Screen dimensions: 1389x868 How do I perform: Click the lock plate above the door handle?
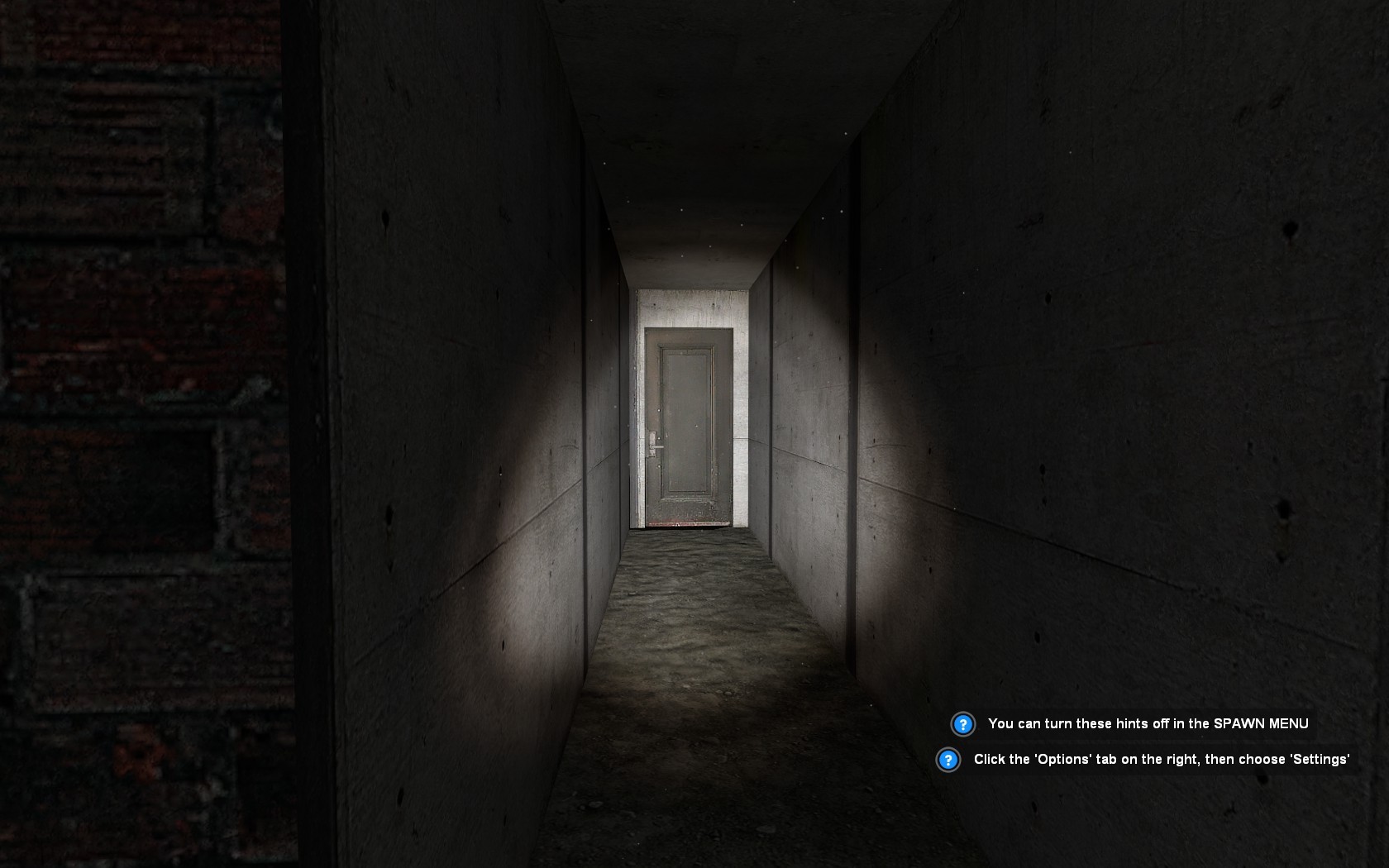(x=652, y=436)
